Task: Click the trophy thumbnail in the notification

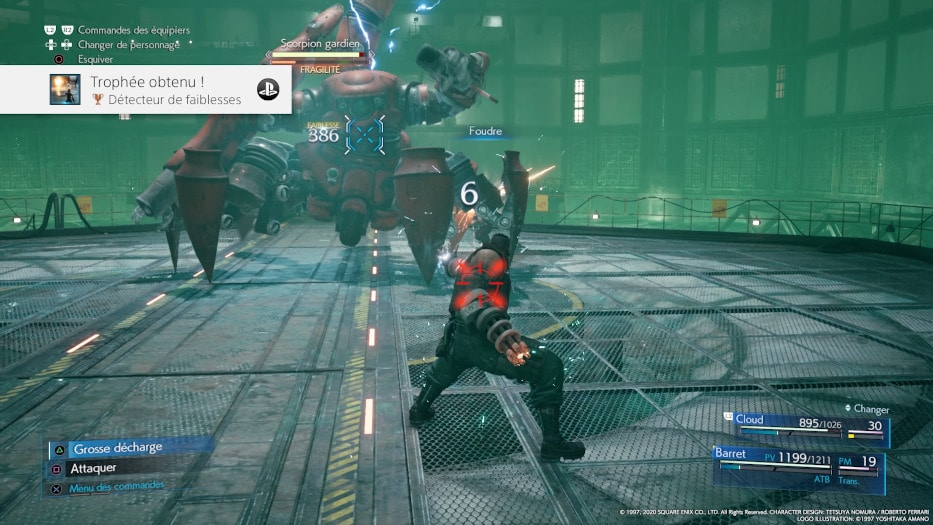Action: pyautogui.click(x=66, y=89)
